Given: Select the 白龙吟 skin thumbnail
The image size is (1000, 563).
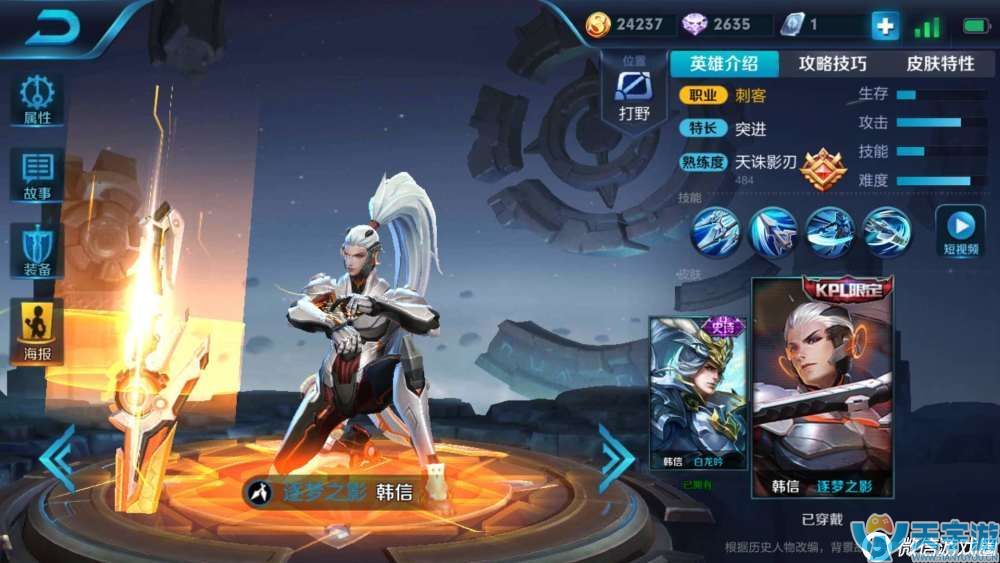Looking at the screenshot, I should 697,394.
